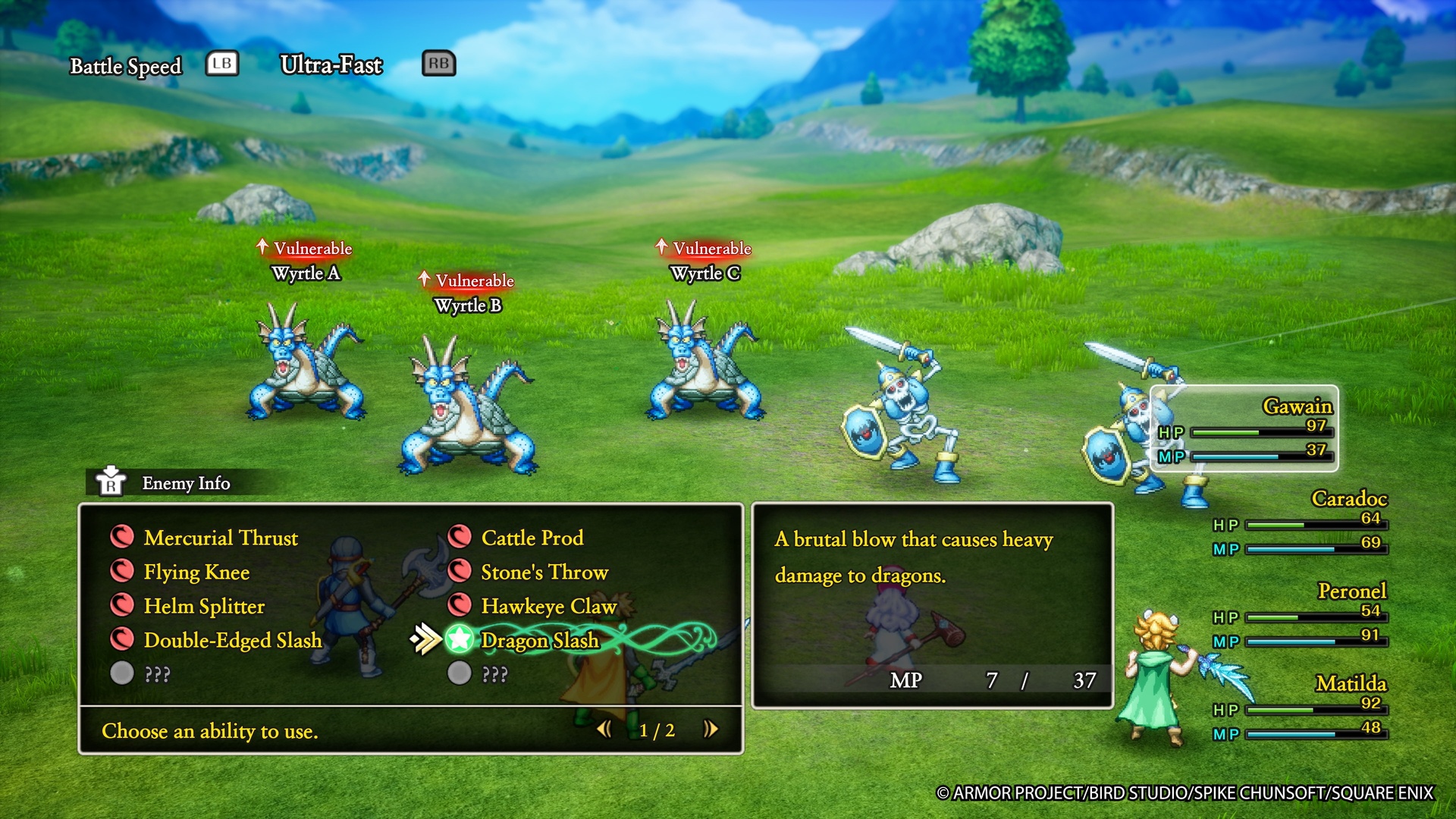Go to the next ability page arrow
This screenshot has width=1456, height=819.
(711, 730)
